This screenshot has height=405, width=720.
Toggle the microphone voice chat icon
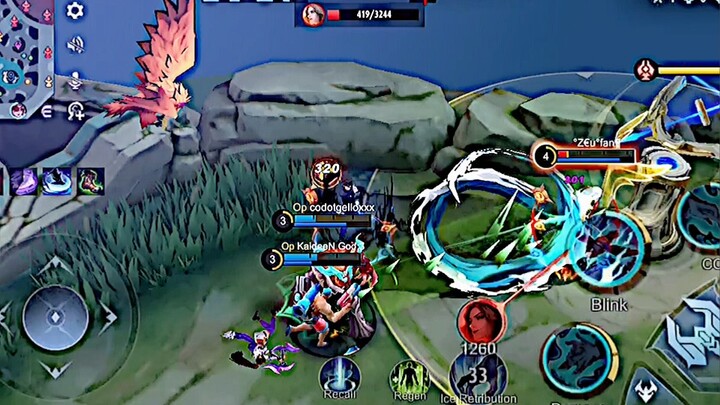tap(75, 79)
